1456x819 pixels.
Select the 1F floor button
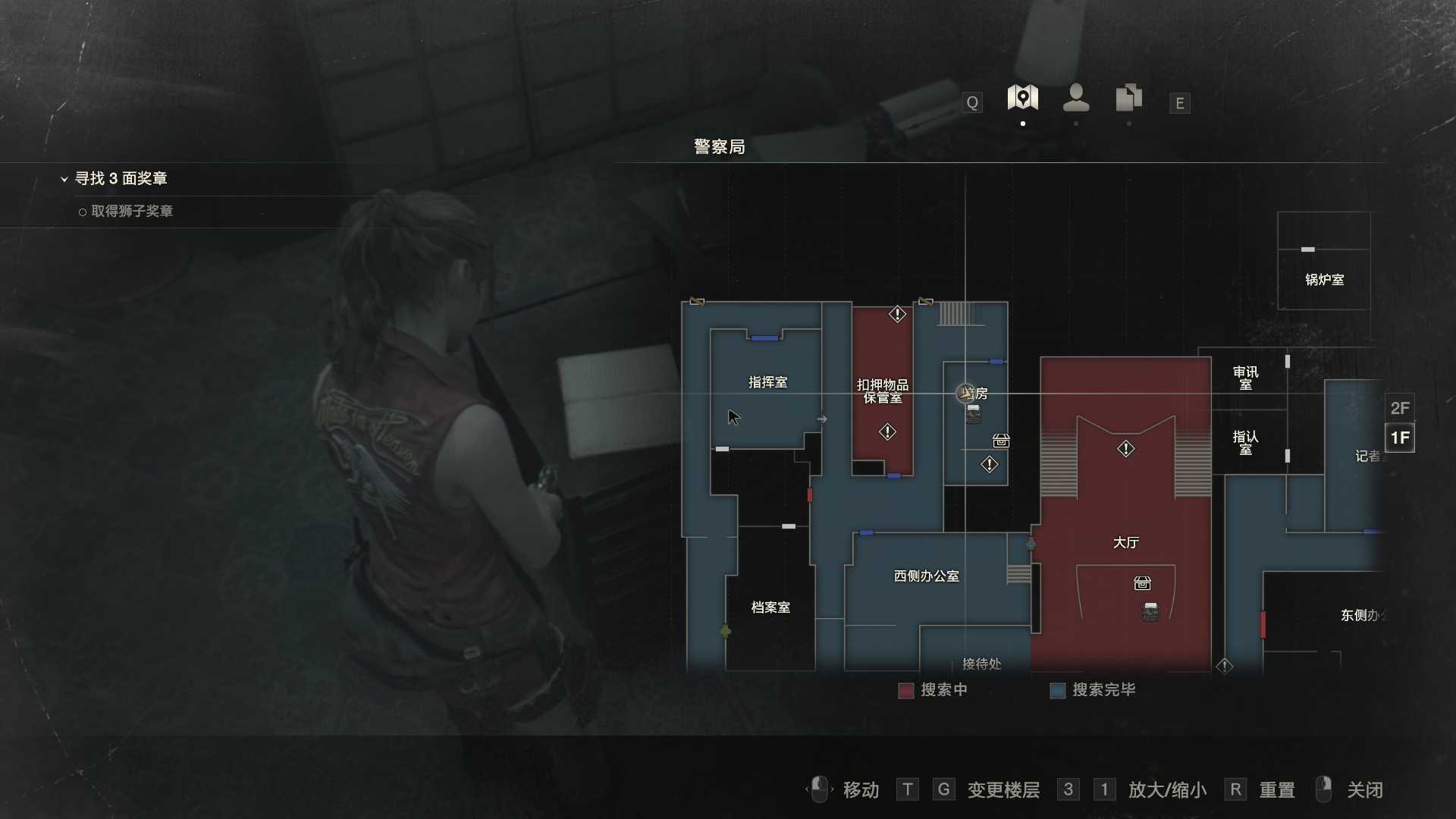(x=1399, y=438)
